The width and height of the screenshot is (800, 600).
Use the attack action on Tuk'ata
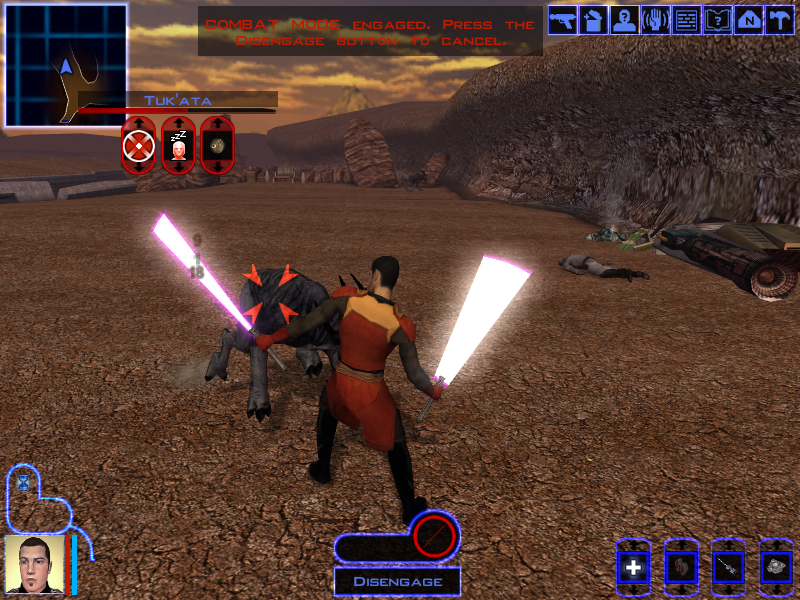tap(138, 147)
